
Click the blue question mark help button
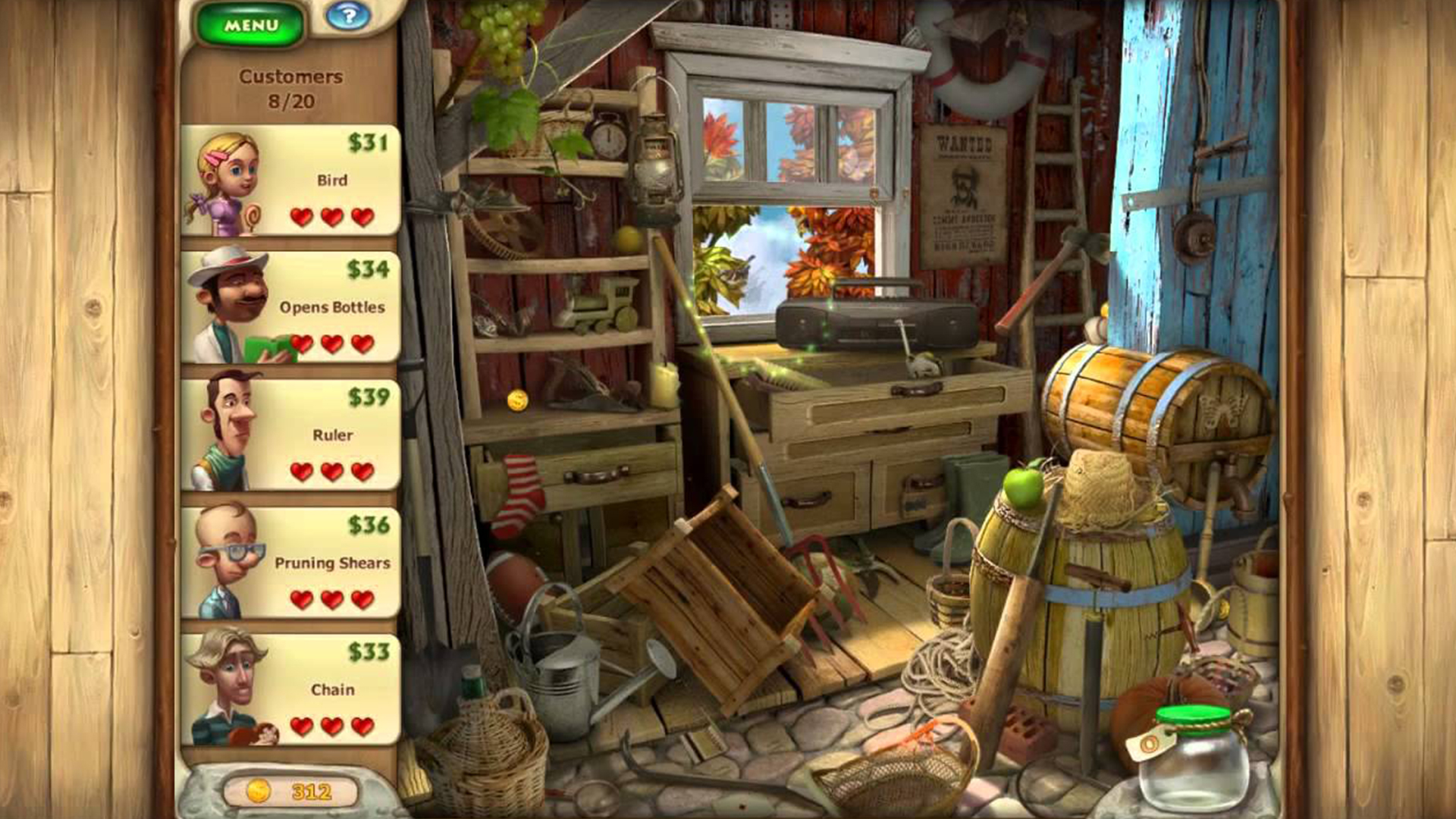[x=348, y=16]
